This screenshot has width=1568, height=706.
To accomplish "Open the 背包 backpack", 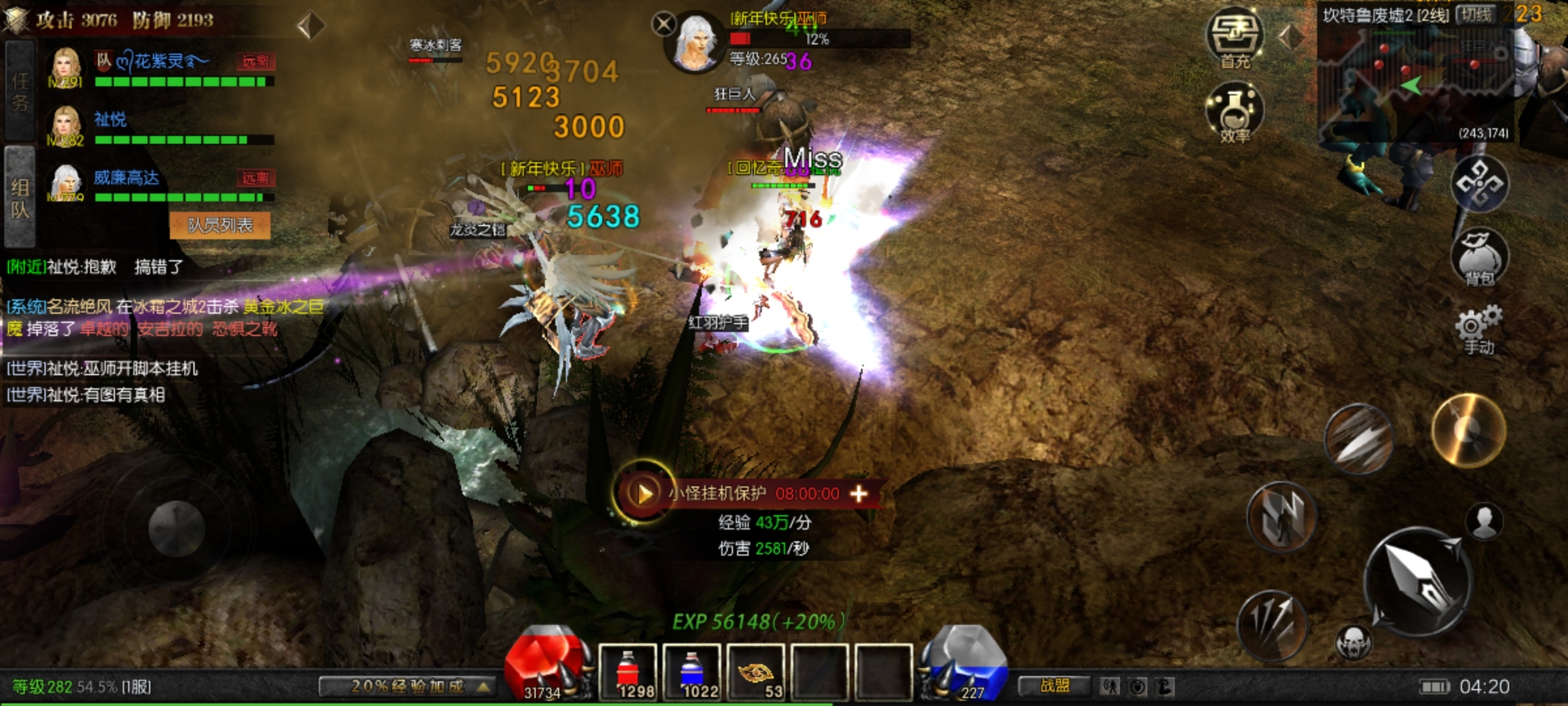I will (1479, 257).
